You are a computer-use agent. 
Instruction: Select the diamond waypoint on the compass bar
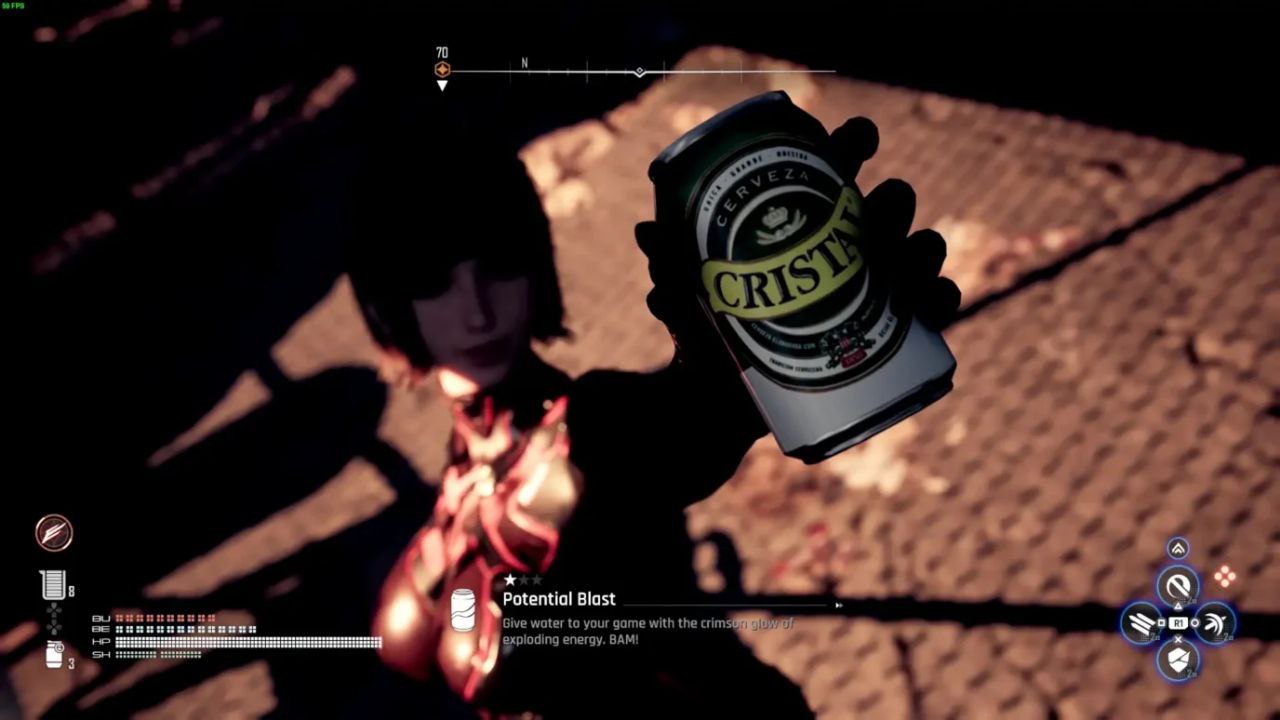(640, 72)
